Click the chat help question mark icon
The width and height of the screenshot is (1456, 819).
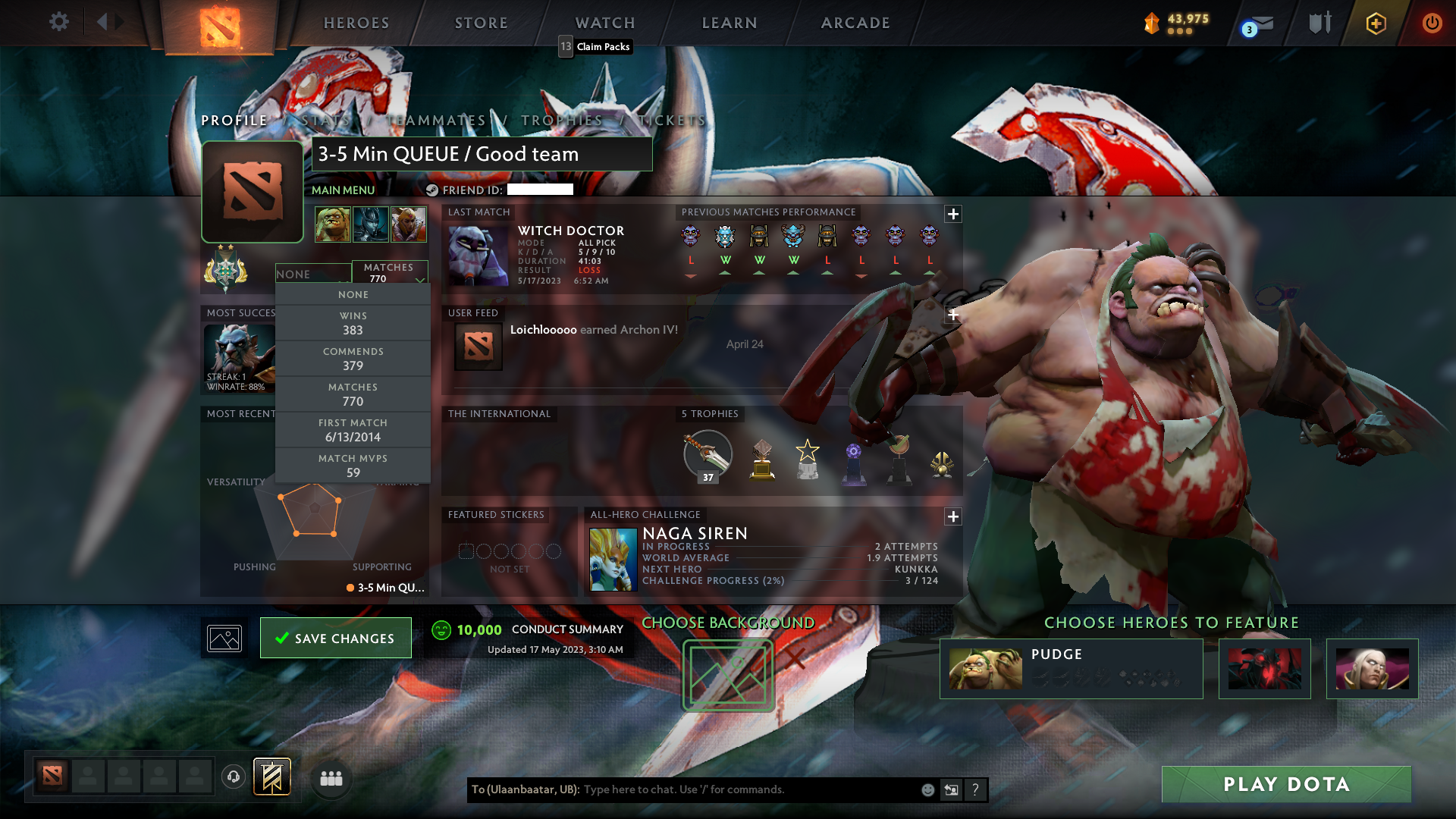976,789
